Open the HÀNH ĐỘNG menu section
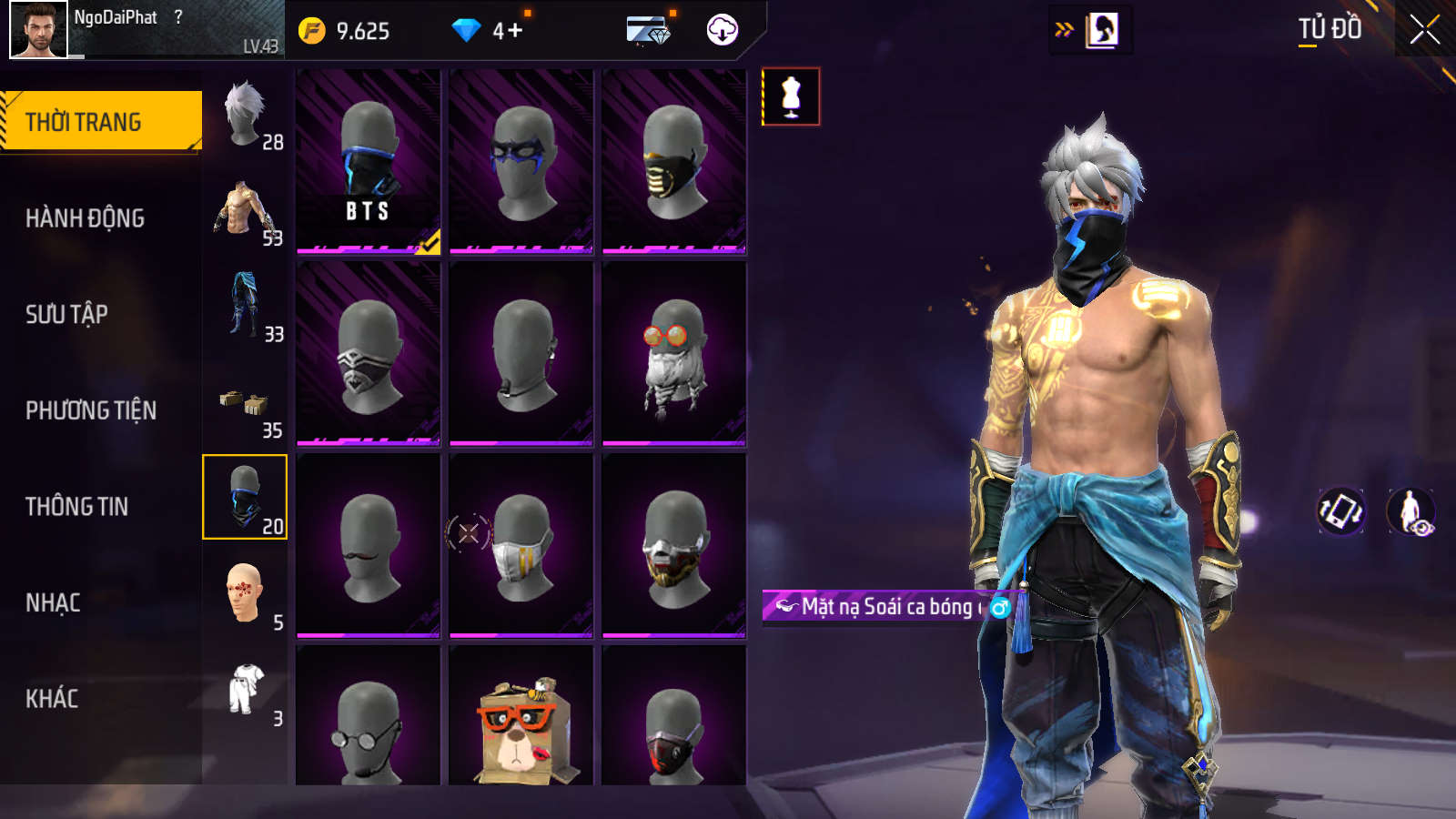This screenshot has height=819, width=1456. (x=86, y=218)
